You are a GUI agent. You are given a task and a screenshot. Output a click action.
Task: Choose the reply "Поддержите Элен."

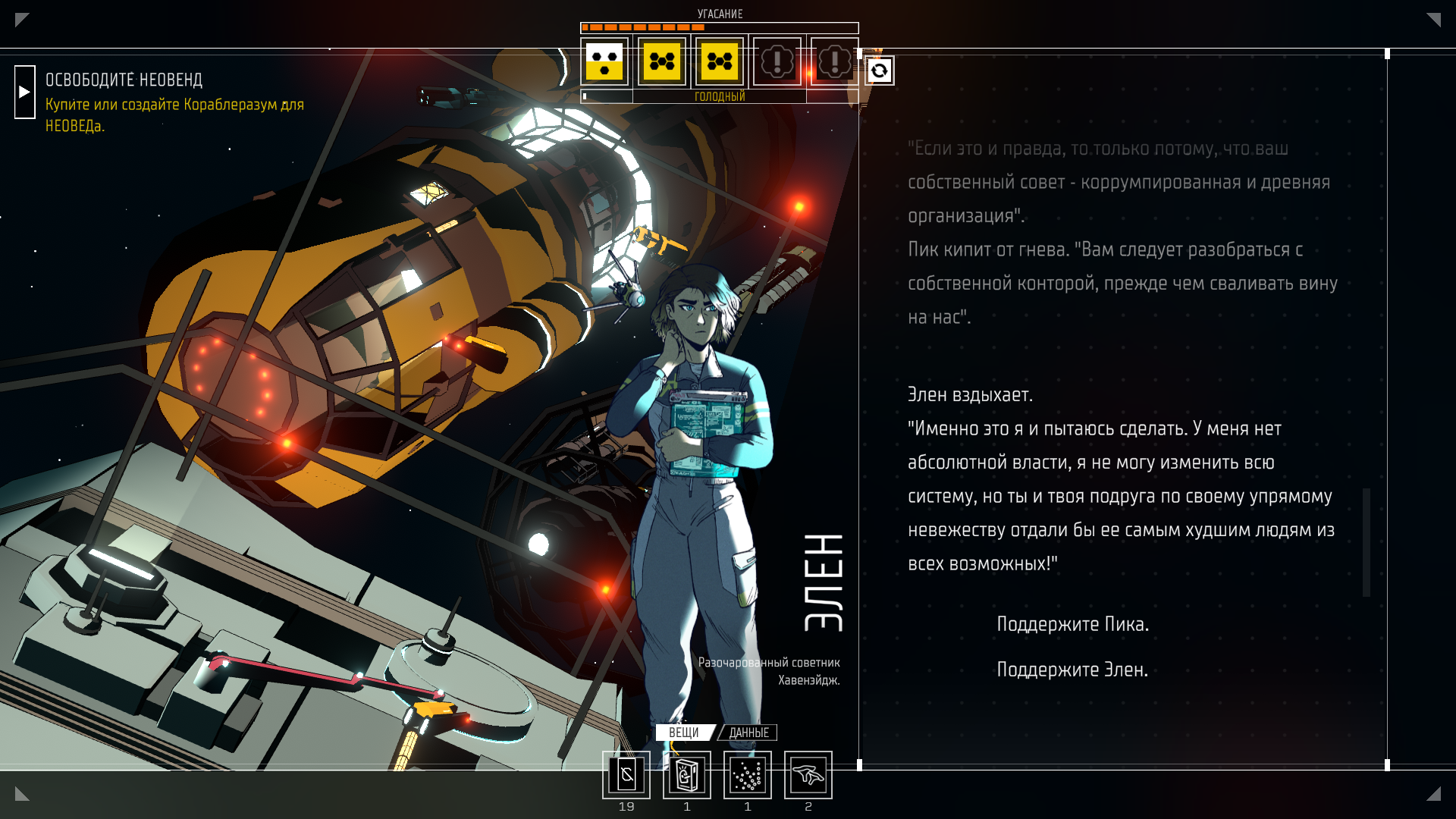(1072, 670)
